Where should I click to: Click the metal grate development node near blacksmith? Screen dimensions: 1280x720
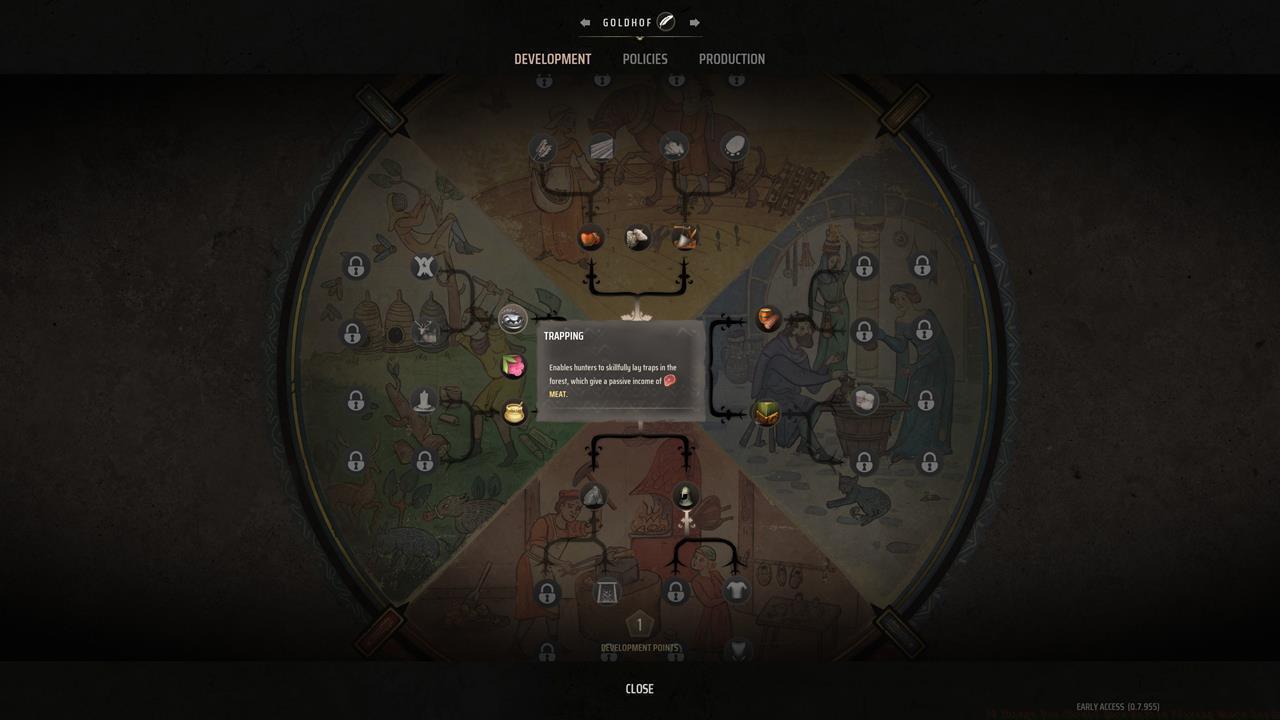pyautogui.click(x=607, y=592)
